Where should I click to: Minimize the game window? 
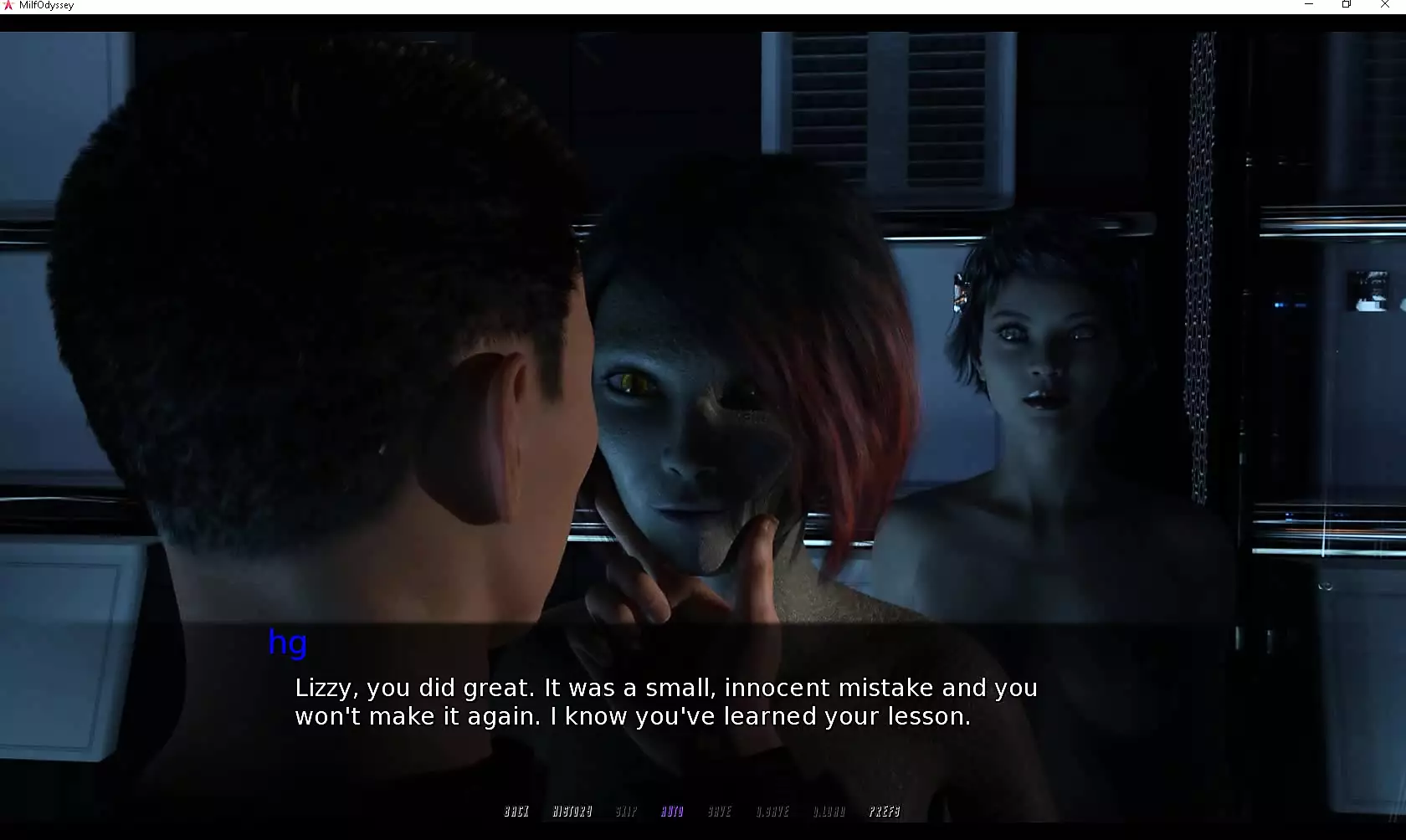click(x=1309, y=5)
